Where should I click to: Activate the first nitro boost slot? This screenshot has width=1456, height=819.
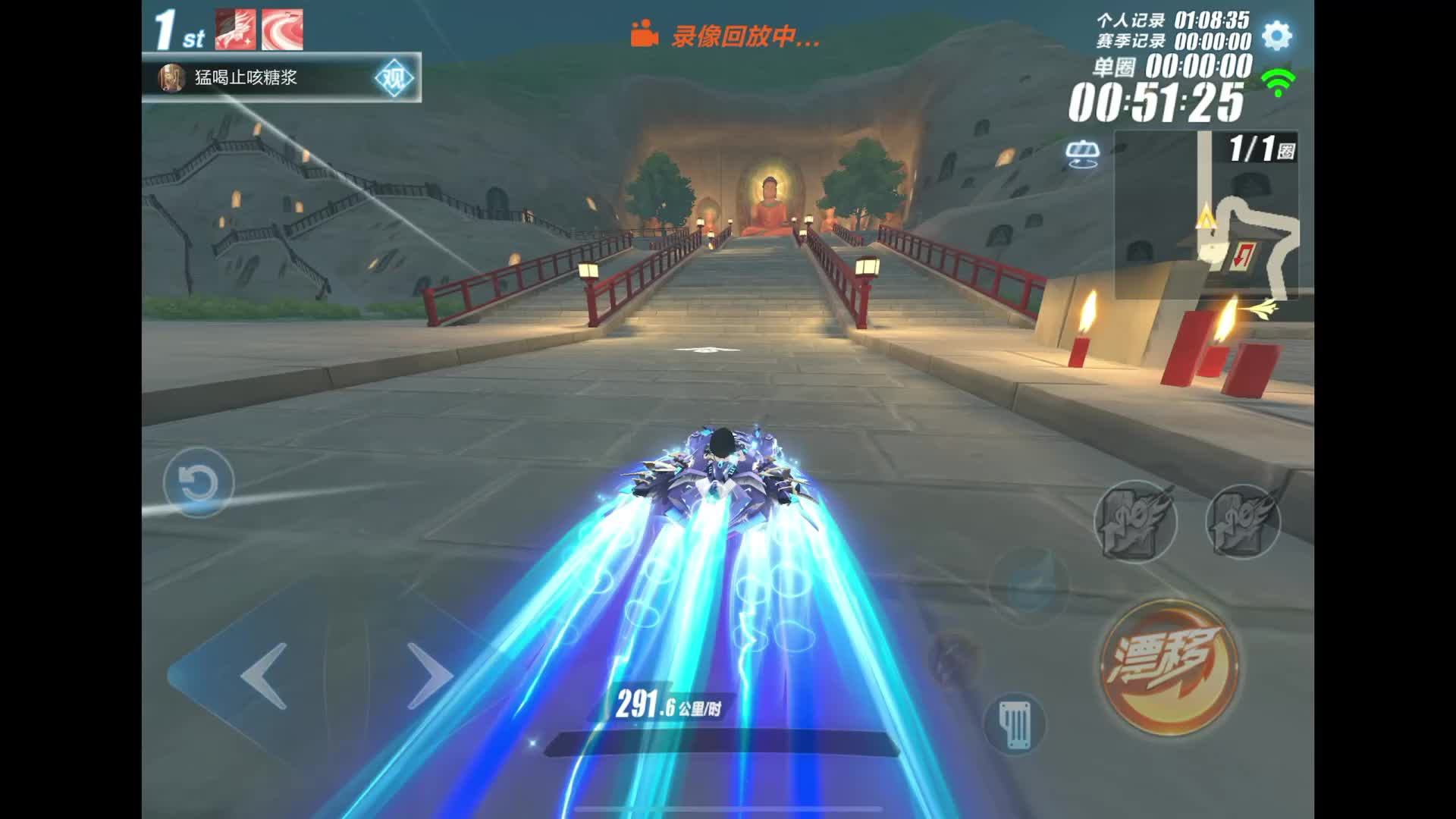pyautogui.click(x=1134, y=521)
